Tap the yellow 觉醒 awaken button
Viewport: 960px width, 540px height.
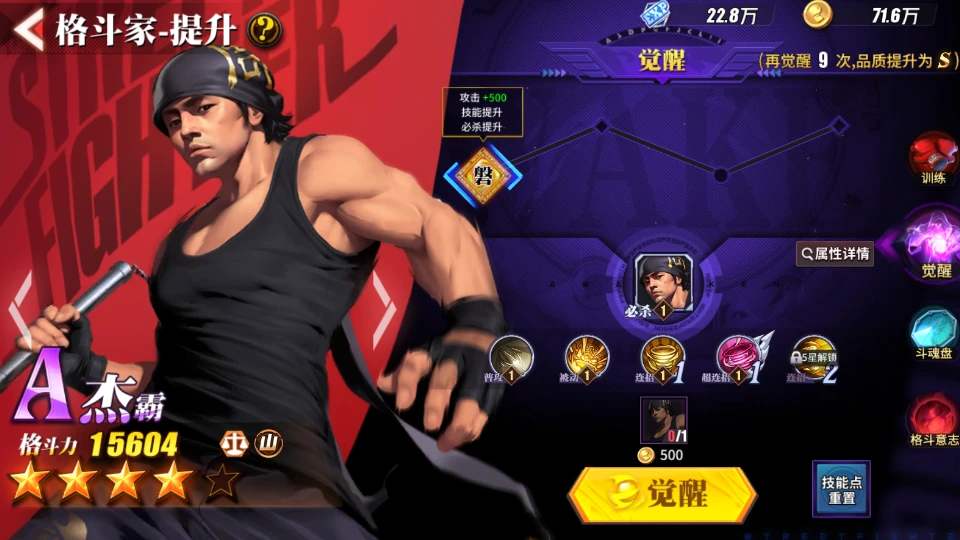coord(662,494)
